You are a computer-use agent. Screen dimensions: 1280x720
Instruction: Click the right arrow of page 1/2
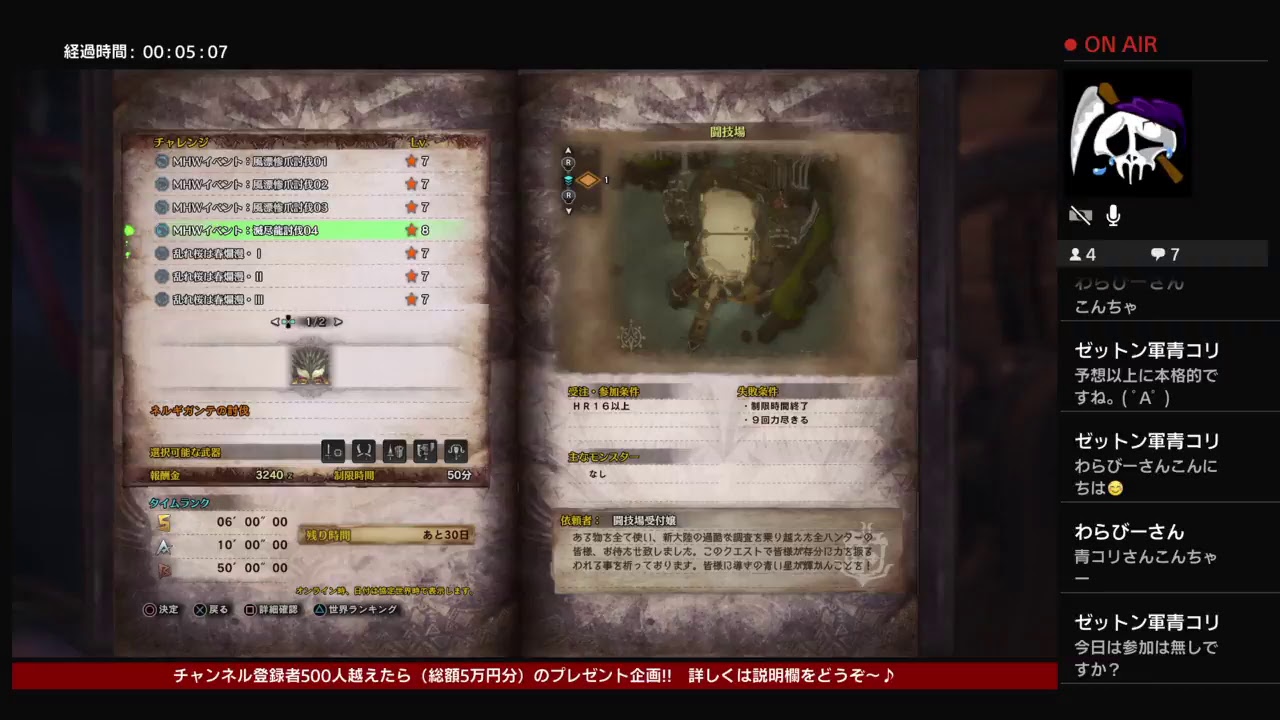click(x=338, y=321)
